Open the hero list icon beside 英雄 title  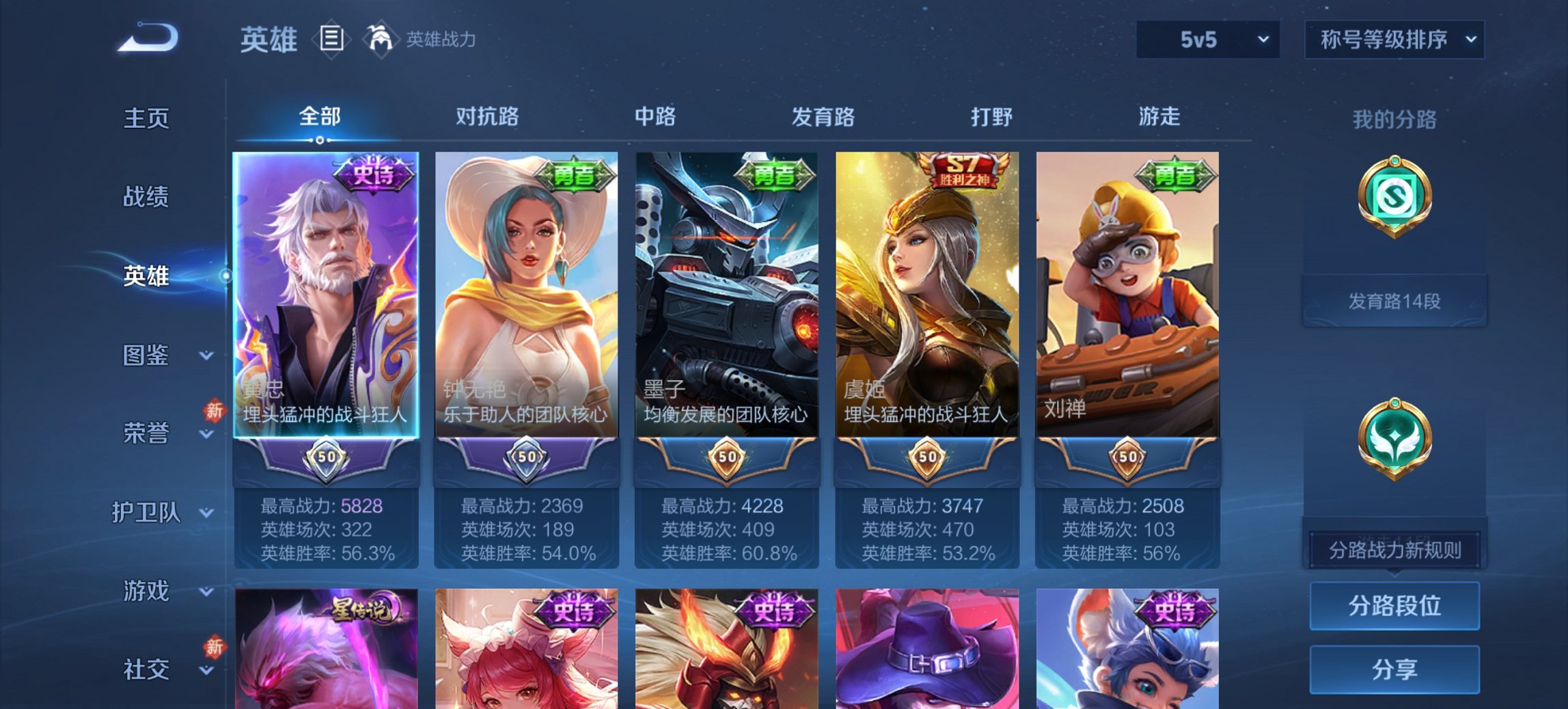point(332,40)
